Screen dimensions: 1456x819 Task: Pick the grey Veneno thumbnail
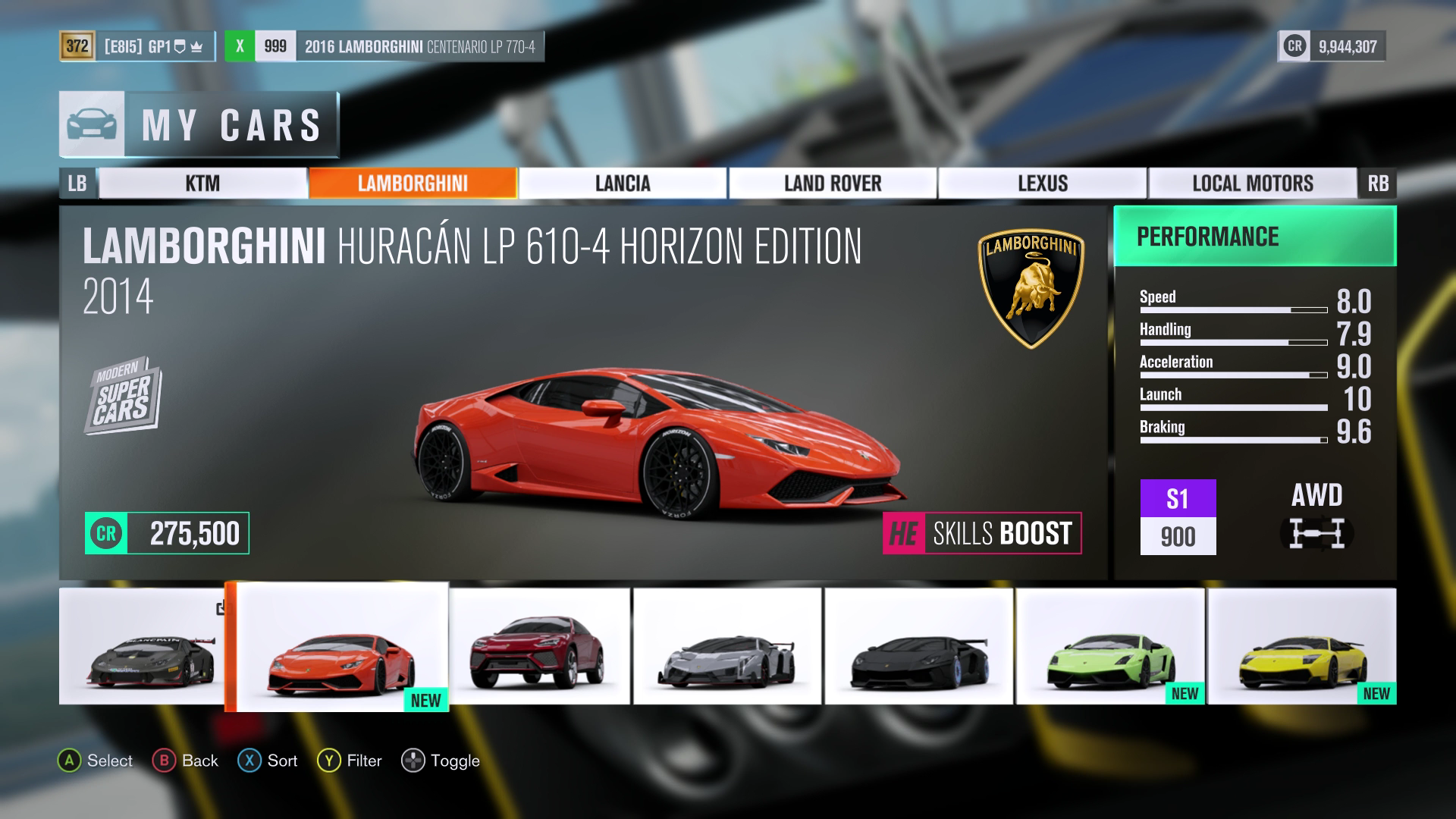[727, 646]
